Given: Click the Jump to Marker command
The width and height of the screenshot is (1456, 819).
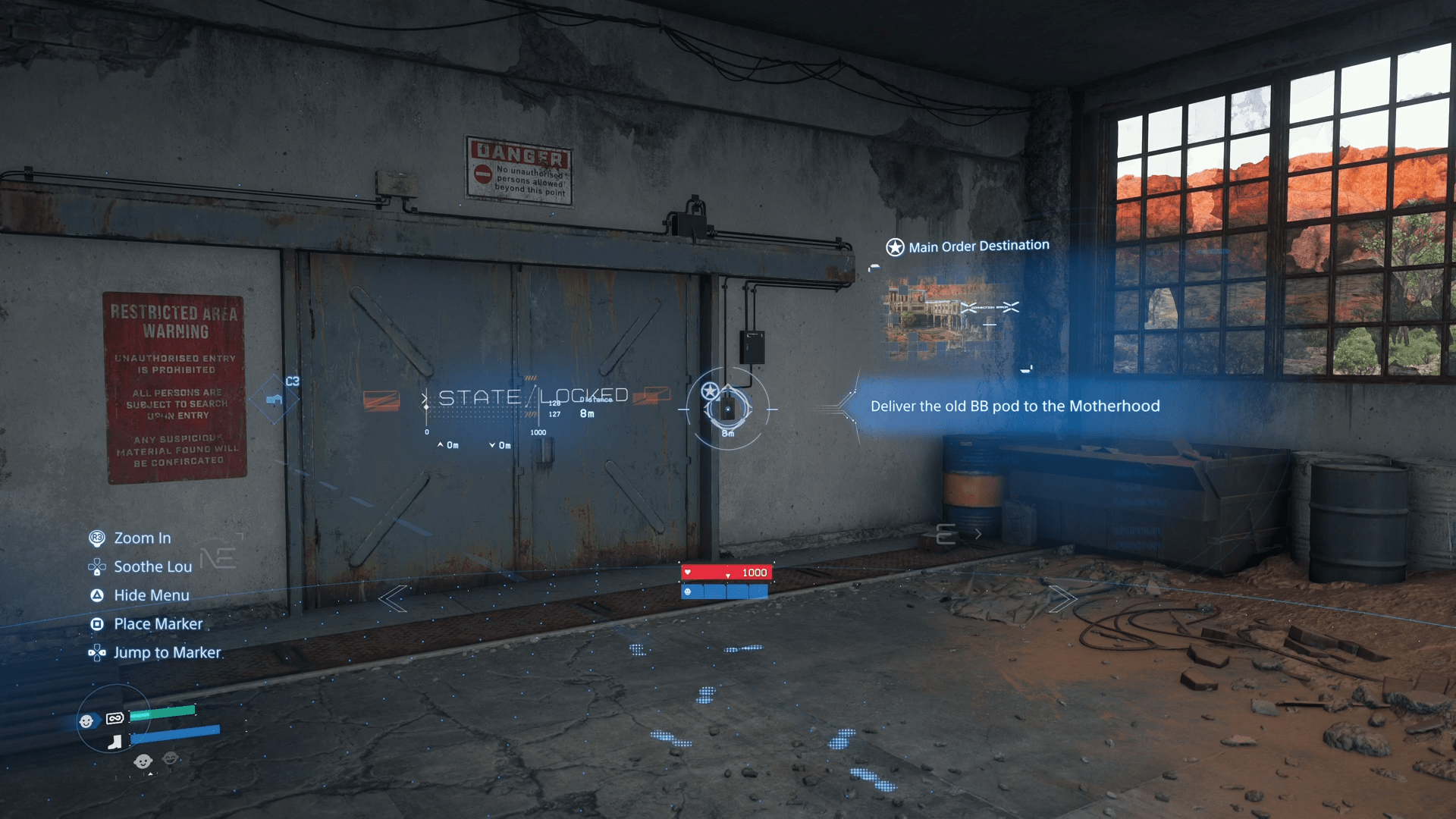Looking at the screenshot, I should pyautogui.click(x=166, y=652).
